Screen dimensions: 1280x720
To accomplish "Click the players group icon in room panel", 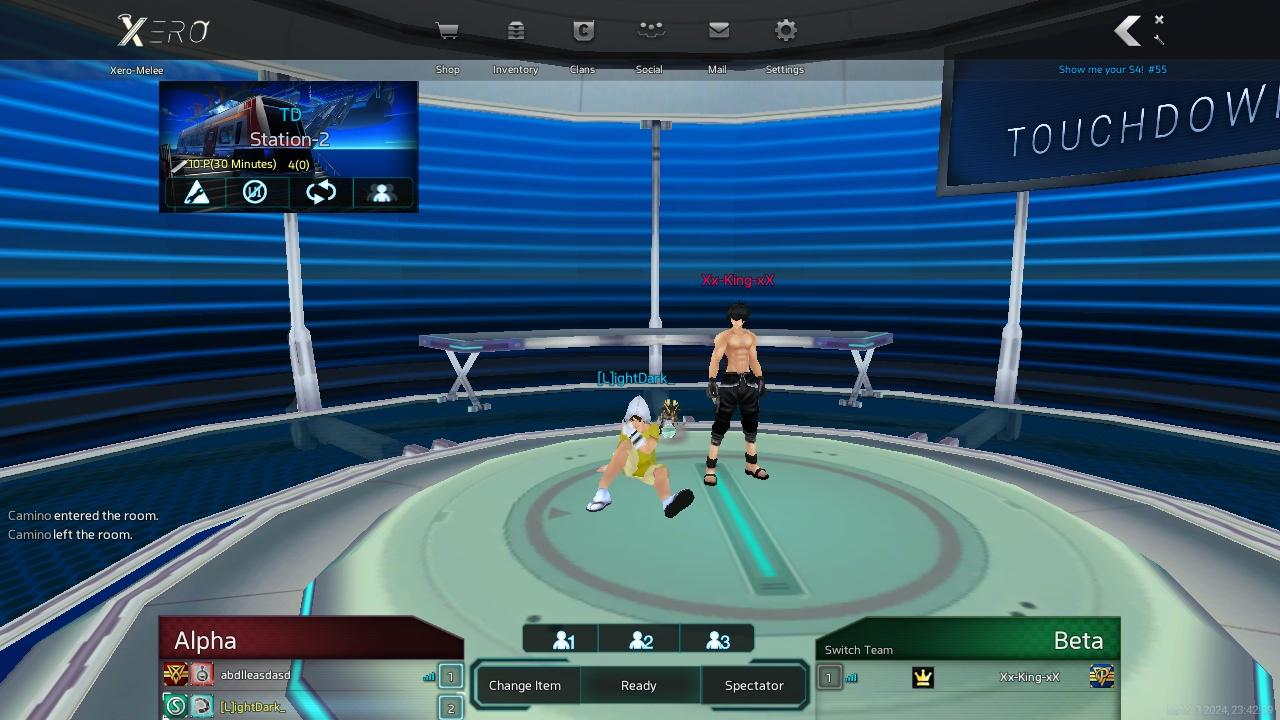I will [x=381, y=192].
